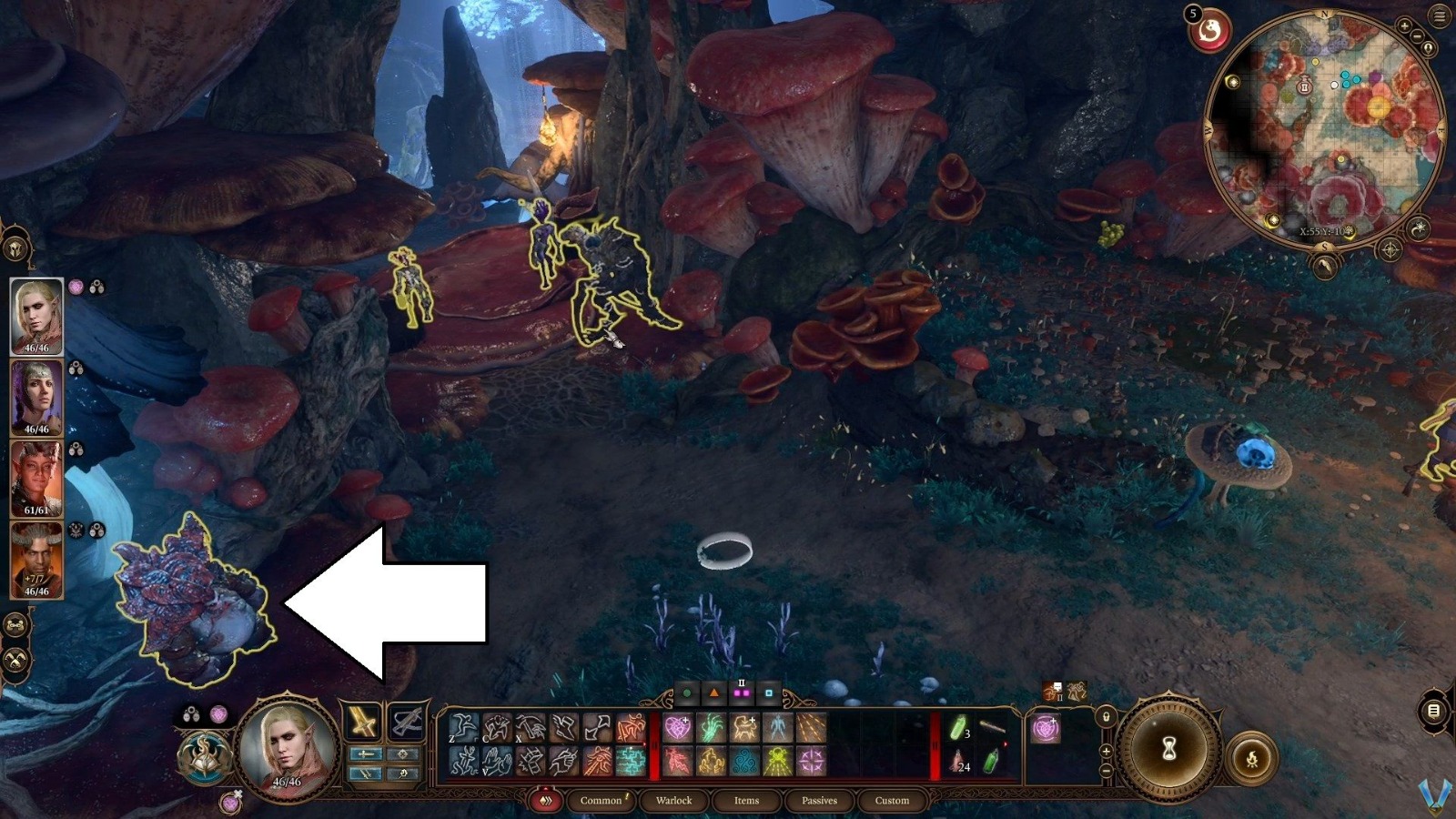This screenshot has width=1456, height=819.
Task: Open the combat log icon
Action: pos(1432,711)
